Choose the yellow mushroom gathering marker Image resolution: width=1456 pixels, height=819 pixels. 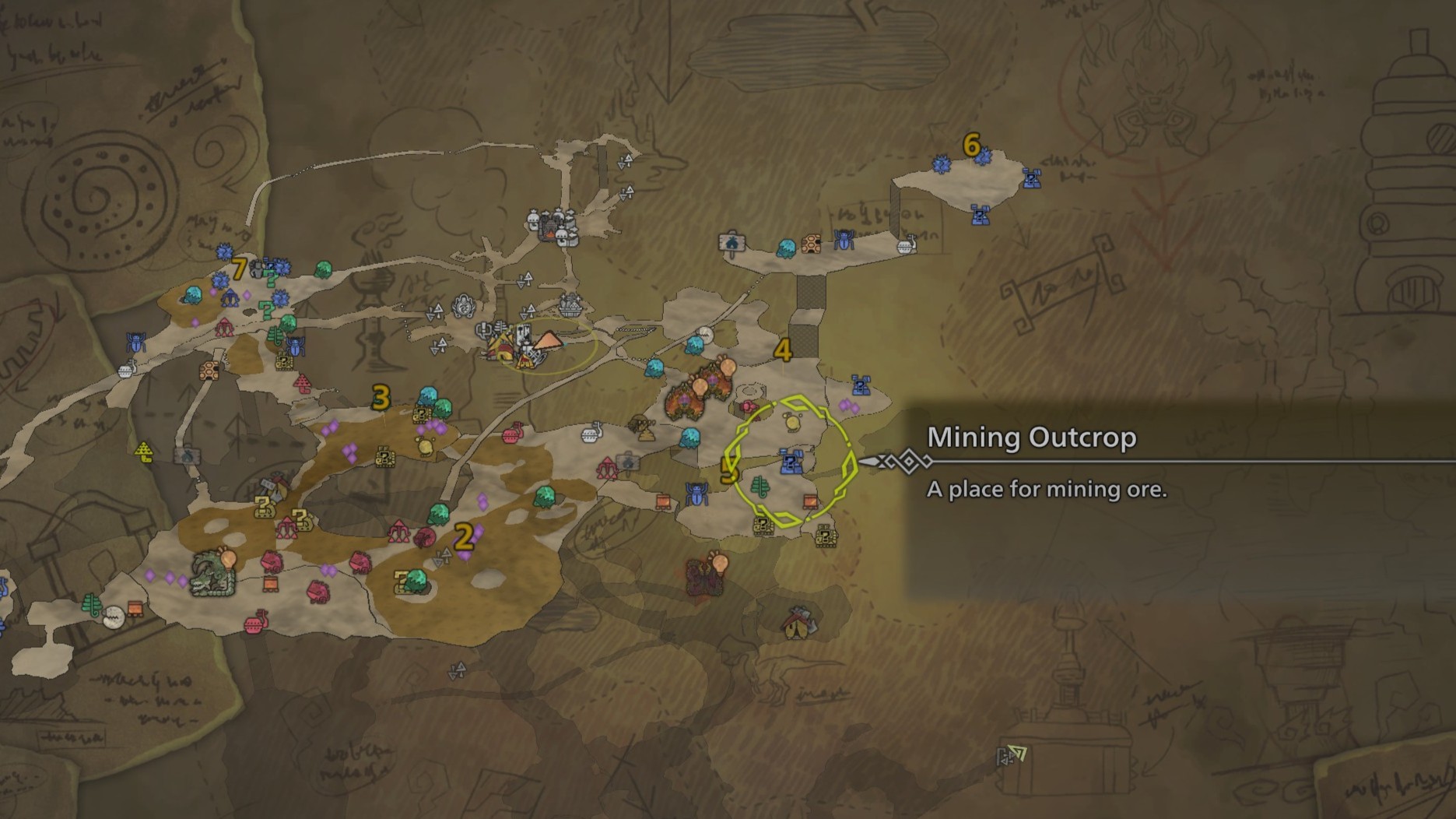[x=144, y=452]
